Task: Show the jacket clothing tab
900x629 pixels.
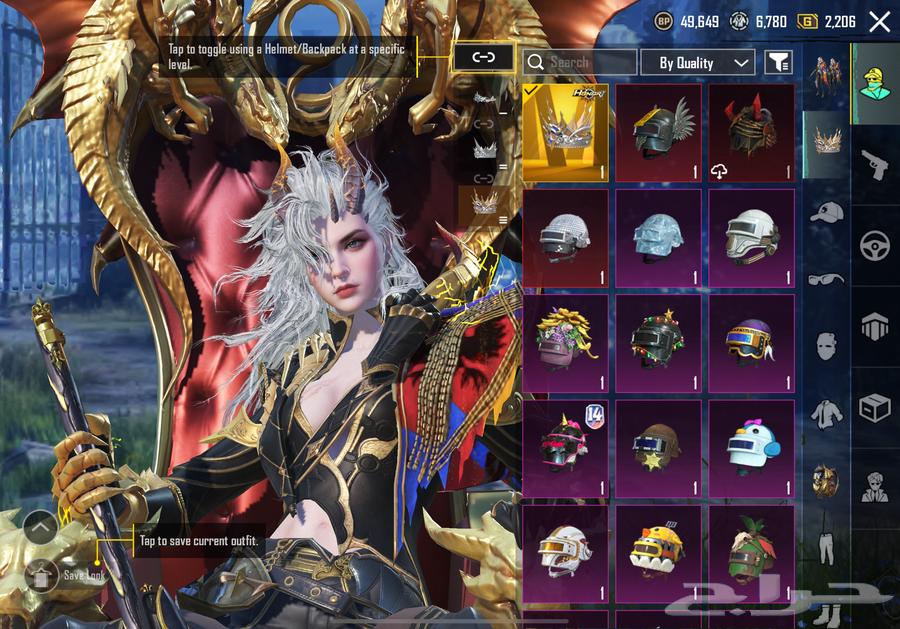Action: tap(826, 413)
